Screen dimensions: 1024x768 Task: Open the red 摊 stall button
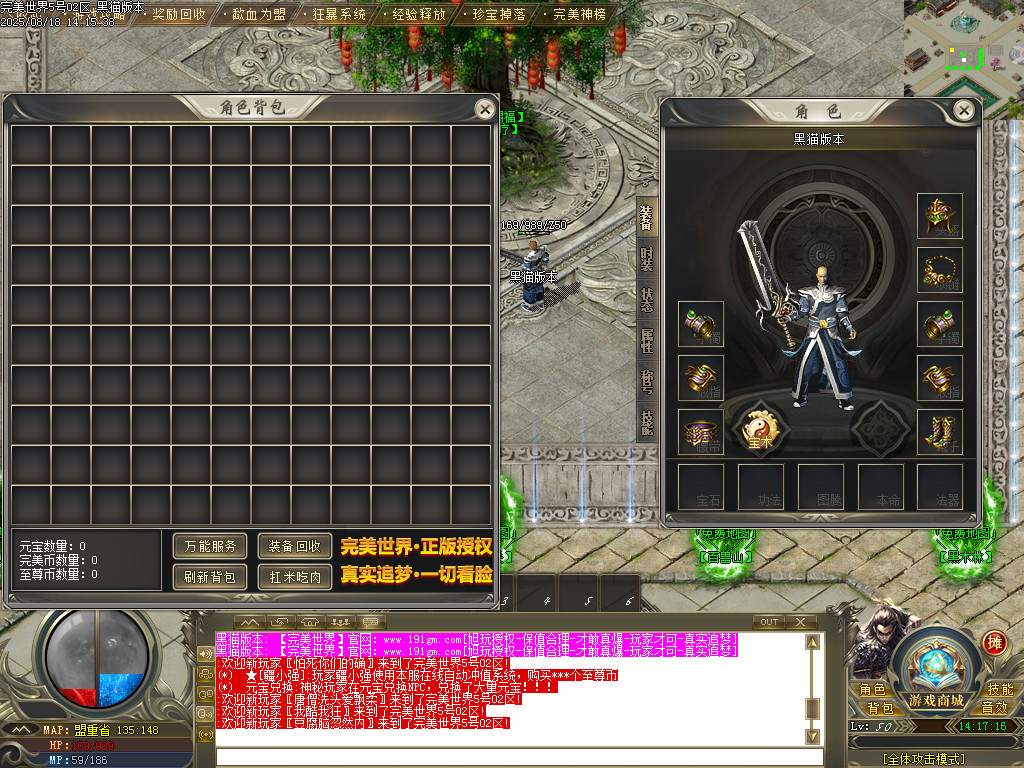click(994, 643)
